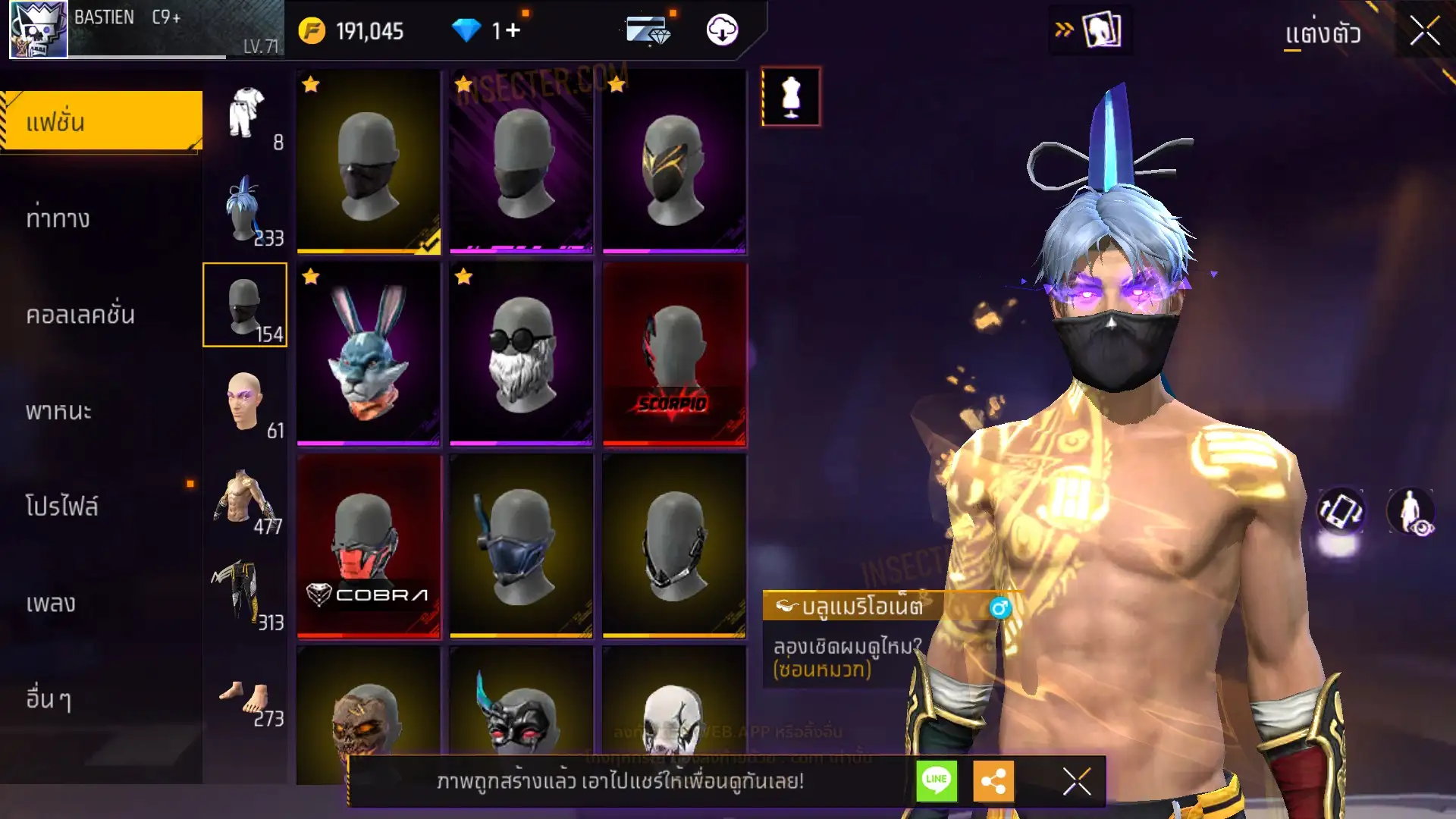
Task: Close the share image notification bar
Action: tap(1077, 781)
